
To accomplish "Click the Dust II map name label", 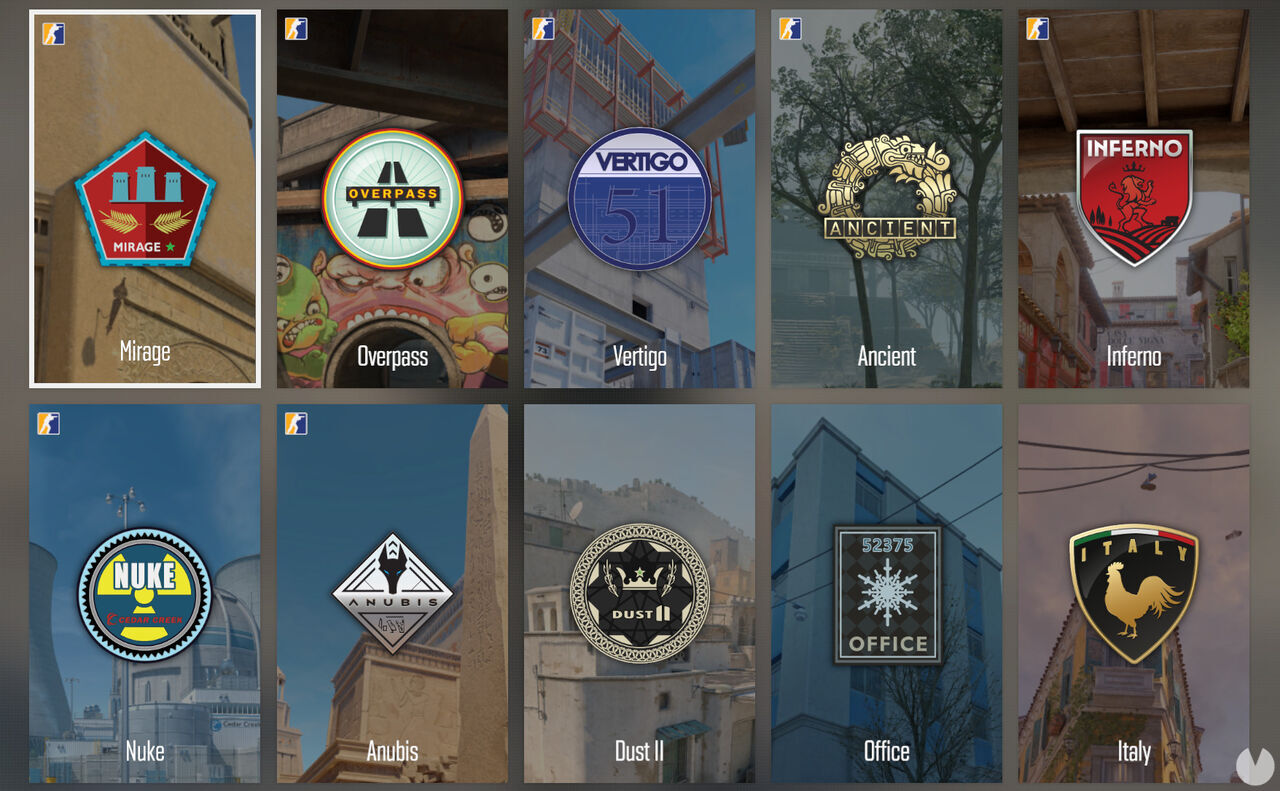I will [x=639, y=751].
